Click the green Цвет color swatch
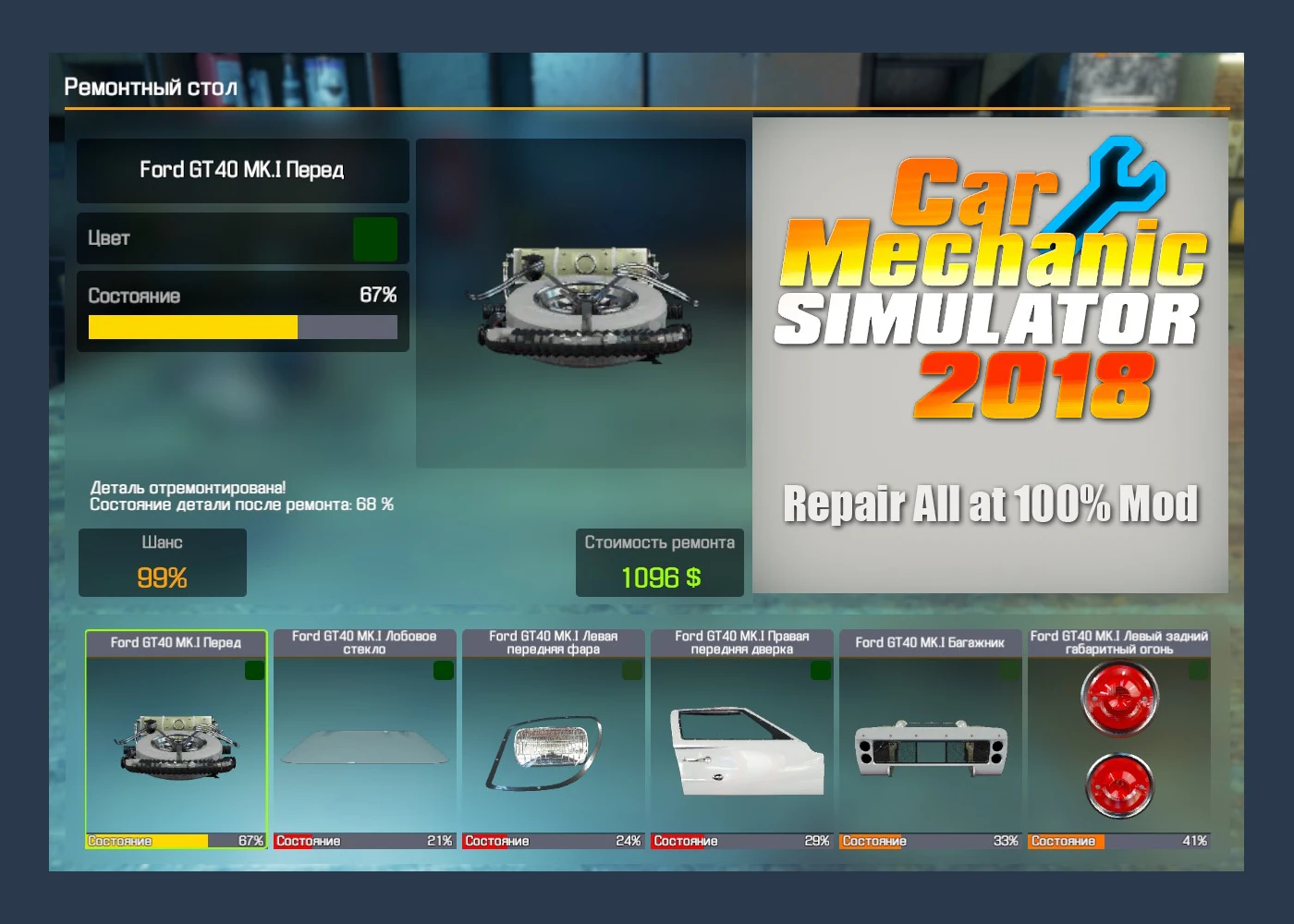Image resolution: width=1294 pixels, height=924 pixels. pyautogui.click(x=373, y=238)
